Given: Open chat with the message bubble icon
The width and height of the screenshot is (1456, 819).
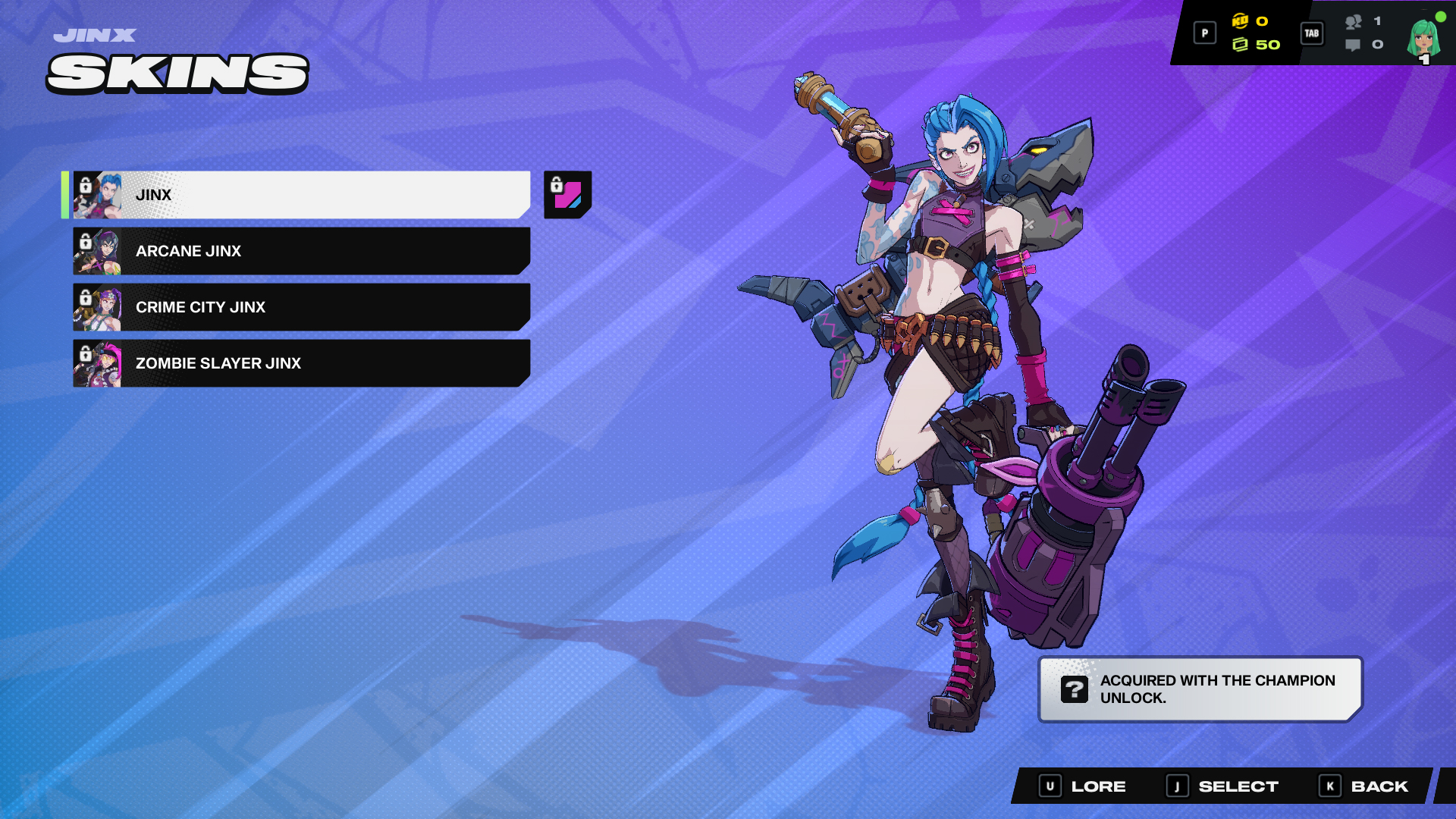Looking at the screenshot, I should 1353,46.
